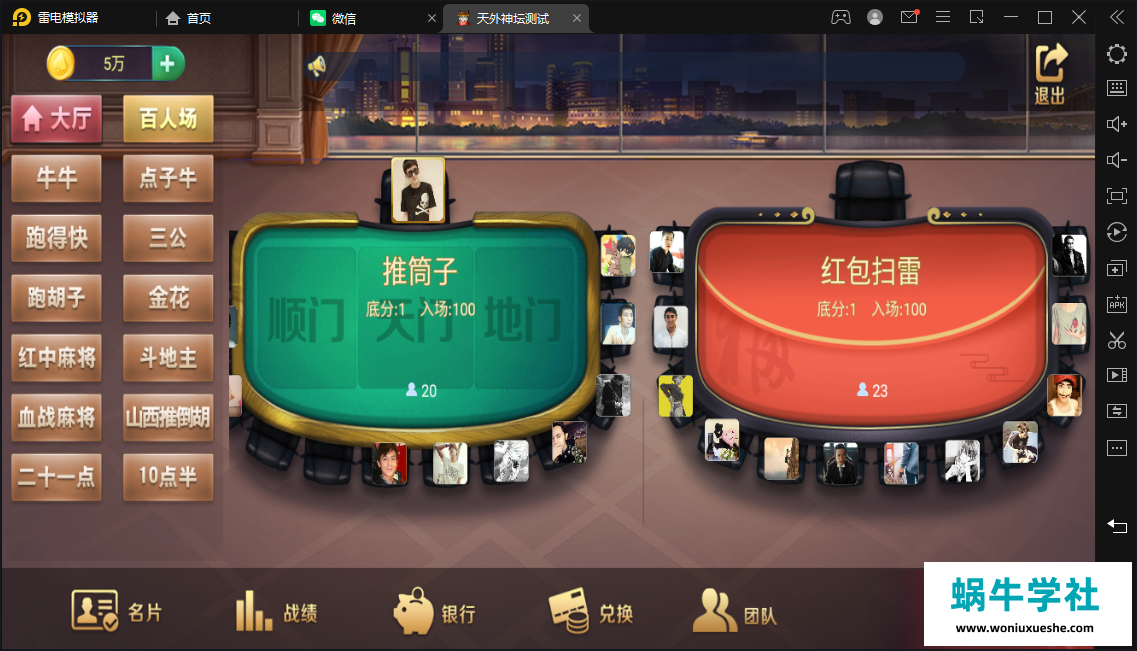Open the 10点半 game category
This screenshot has width=1137, height=651.
168,477
